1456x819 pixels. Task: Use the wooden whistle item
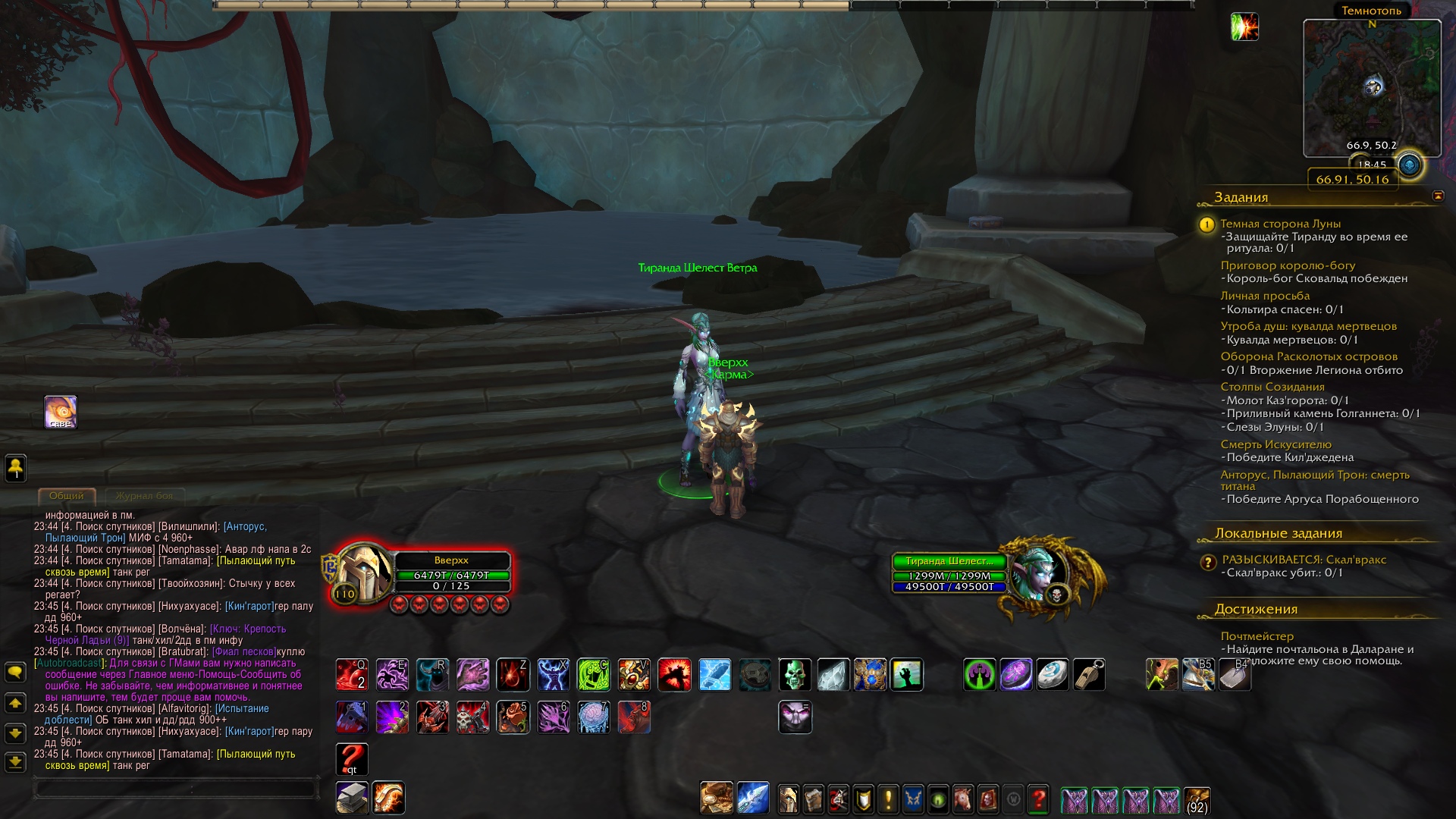pos(1088,675)
